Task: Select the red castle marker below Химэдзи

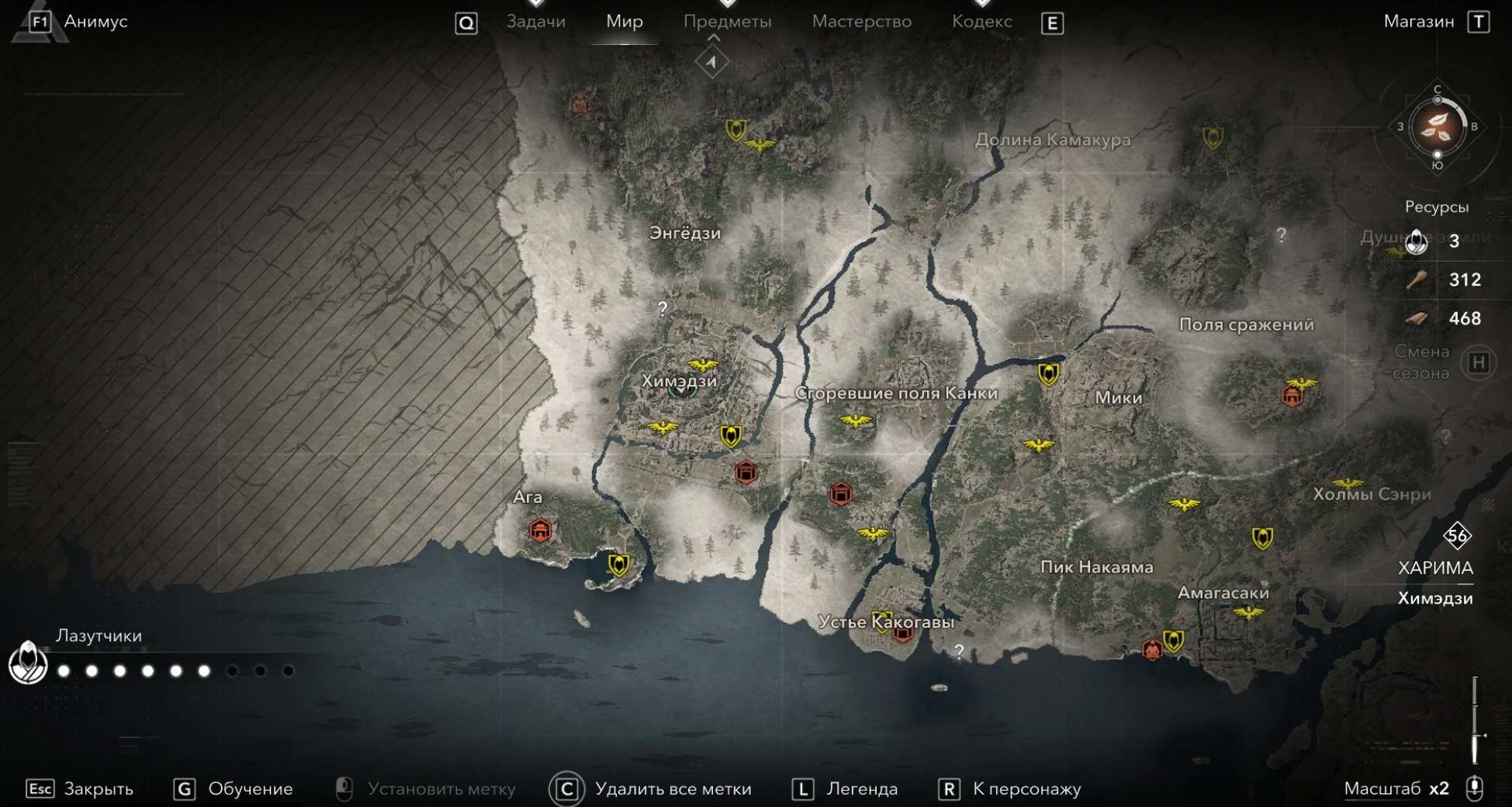Action: [746, 472]
